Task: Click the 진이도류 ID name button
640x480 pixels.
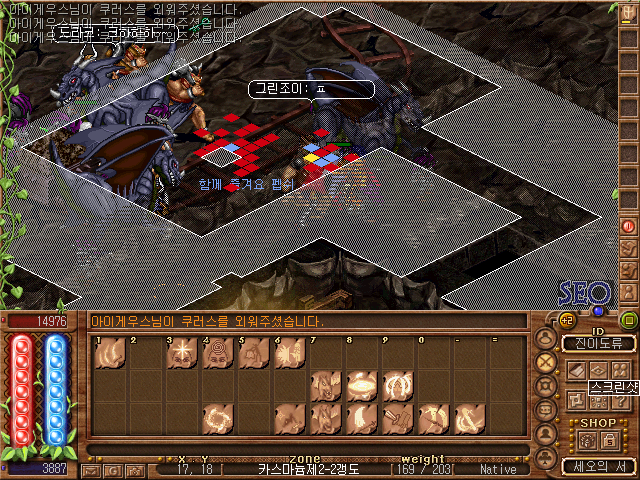Action: [598, 344]
